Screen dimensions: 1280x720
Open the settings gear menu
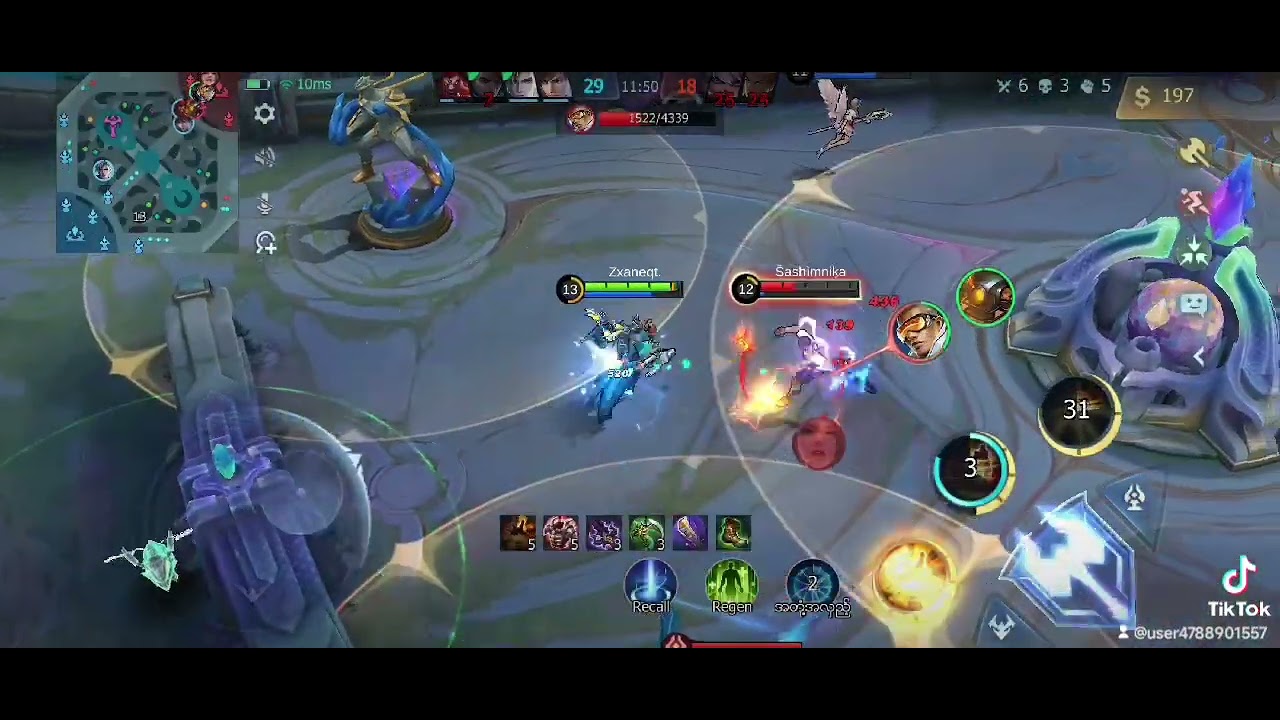tap(264, 114)
